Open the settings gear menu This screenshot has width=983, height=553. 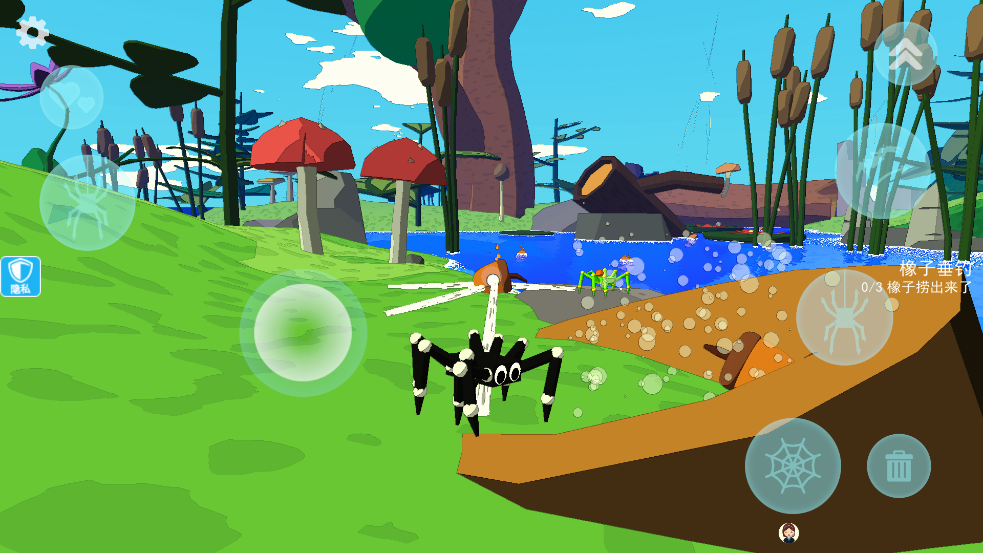[x=32, y=32]
